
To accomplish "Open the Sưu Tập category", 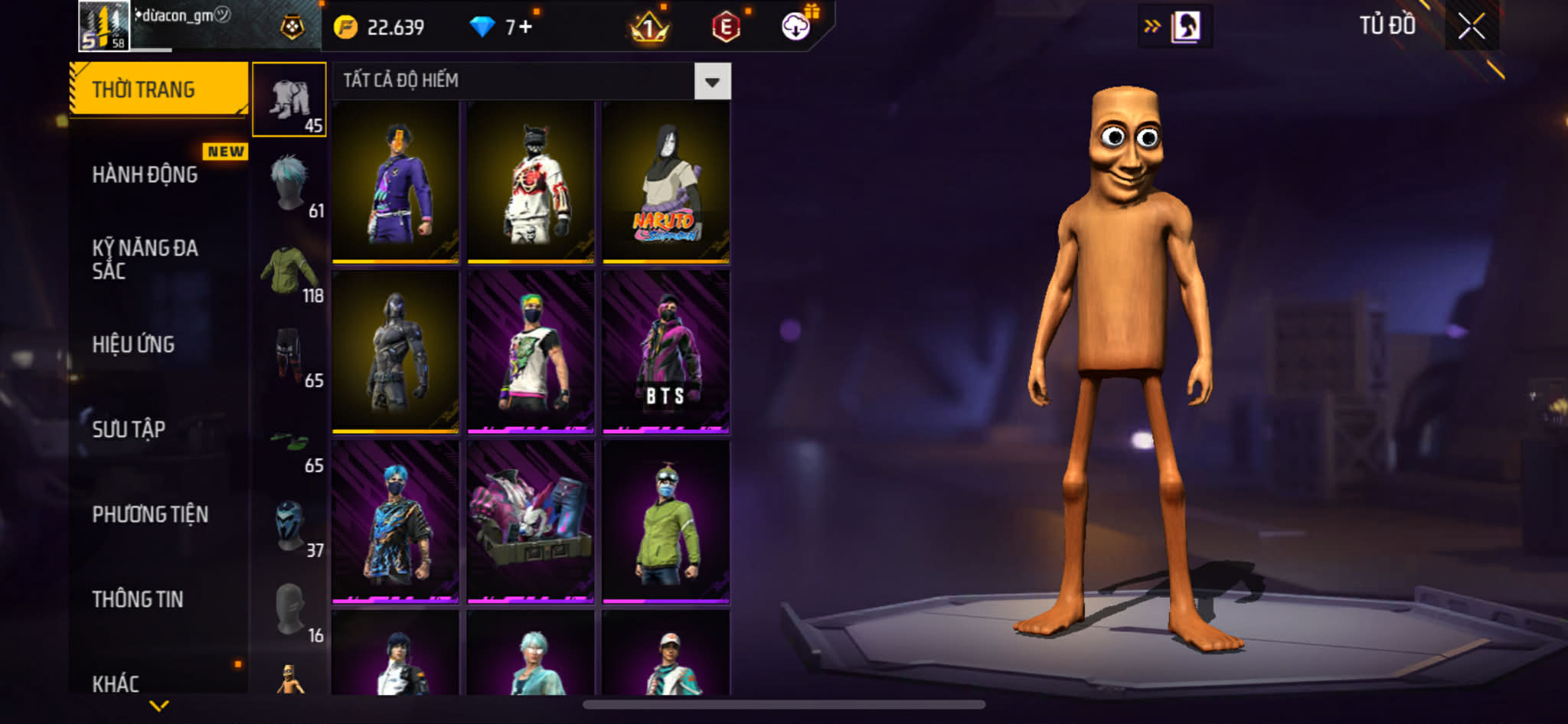I will (129, 429).
